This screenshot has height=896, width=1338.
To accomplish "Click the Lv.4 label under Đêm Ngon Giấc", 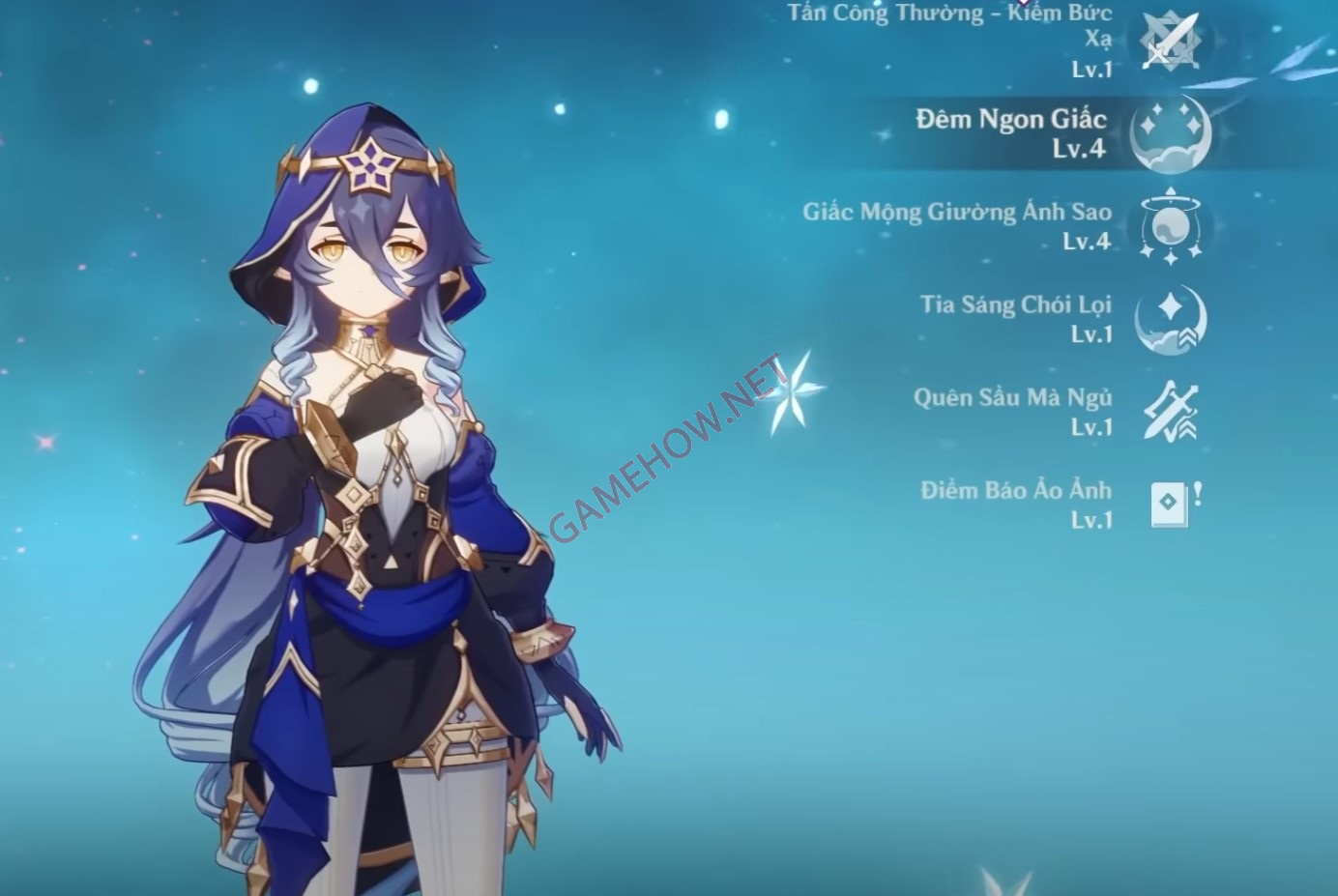I will click(x=1077, y=147).
